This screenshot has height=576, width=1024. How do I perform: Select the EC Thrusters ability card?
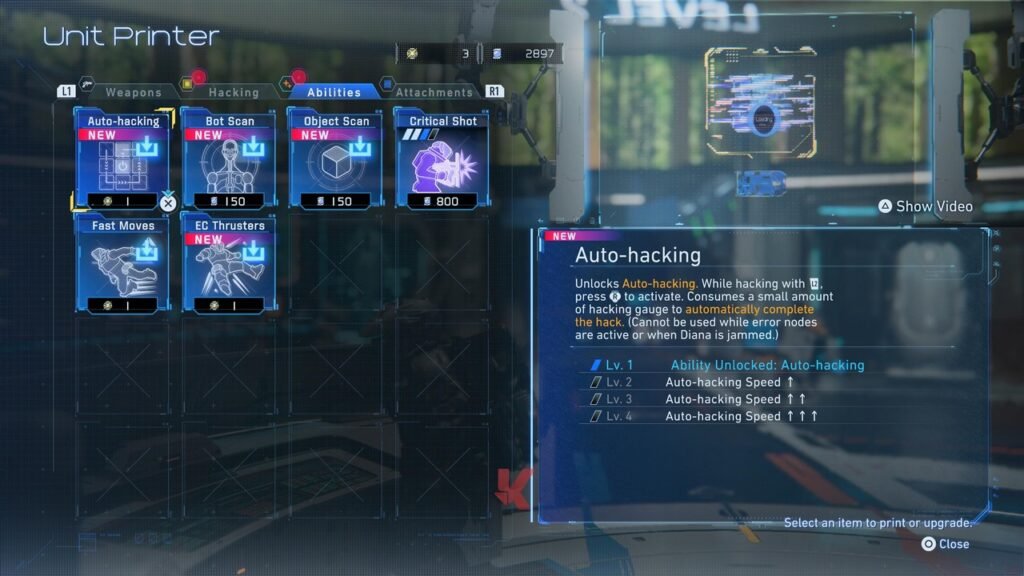coord(229,265)
